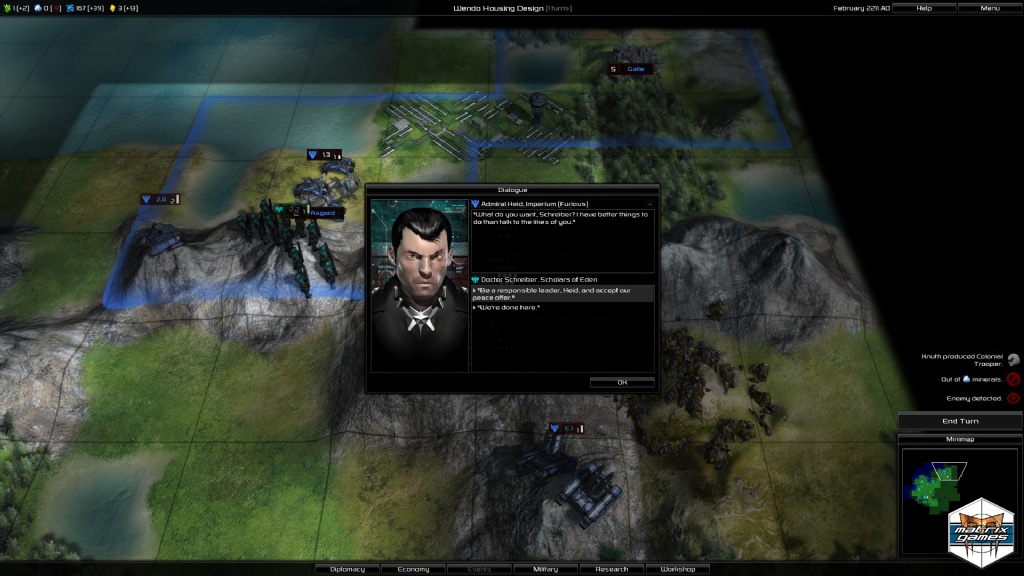Show the enemy detected alert
Screen dimensions: 1024x576
click(1013, 398)
